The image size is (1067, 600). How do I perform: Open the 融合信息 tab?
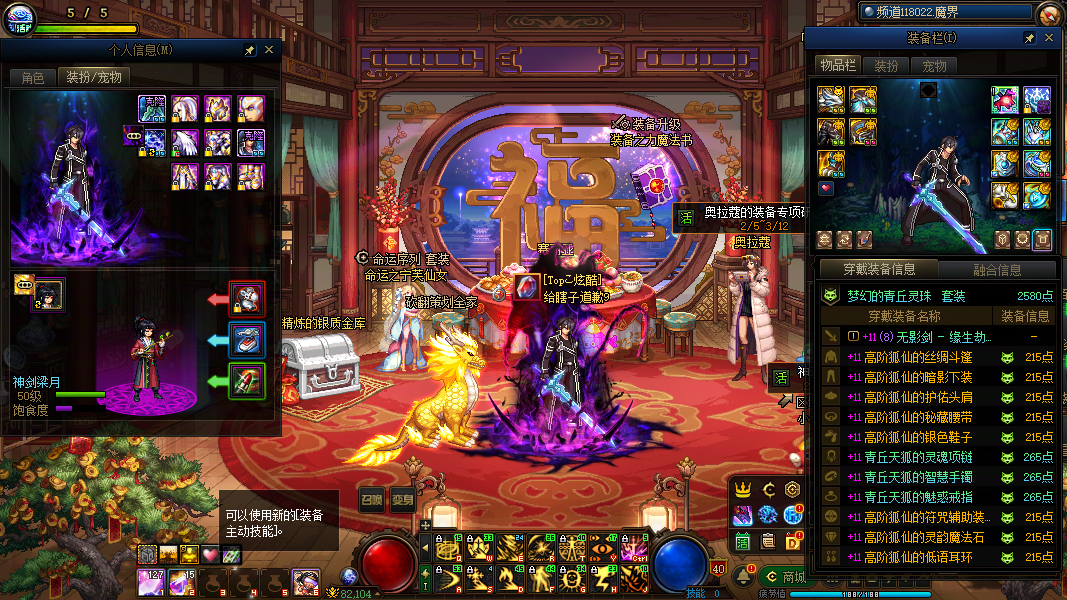(x=997, y=269)
